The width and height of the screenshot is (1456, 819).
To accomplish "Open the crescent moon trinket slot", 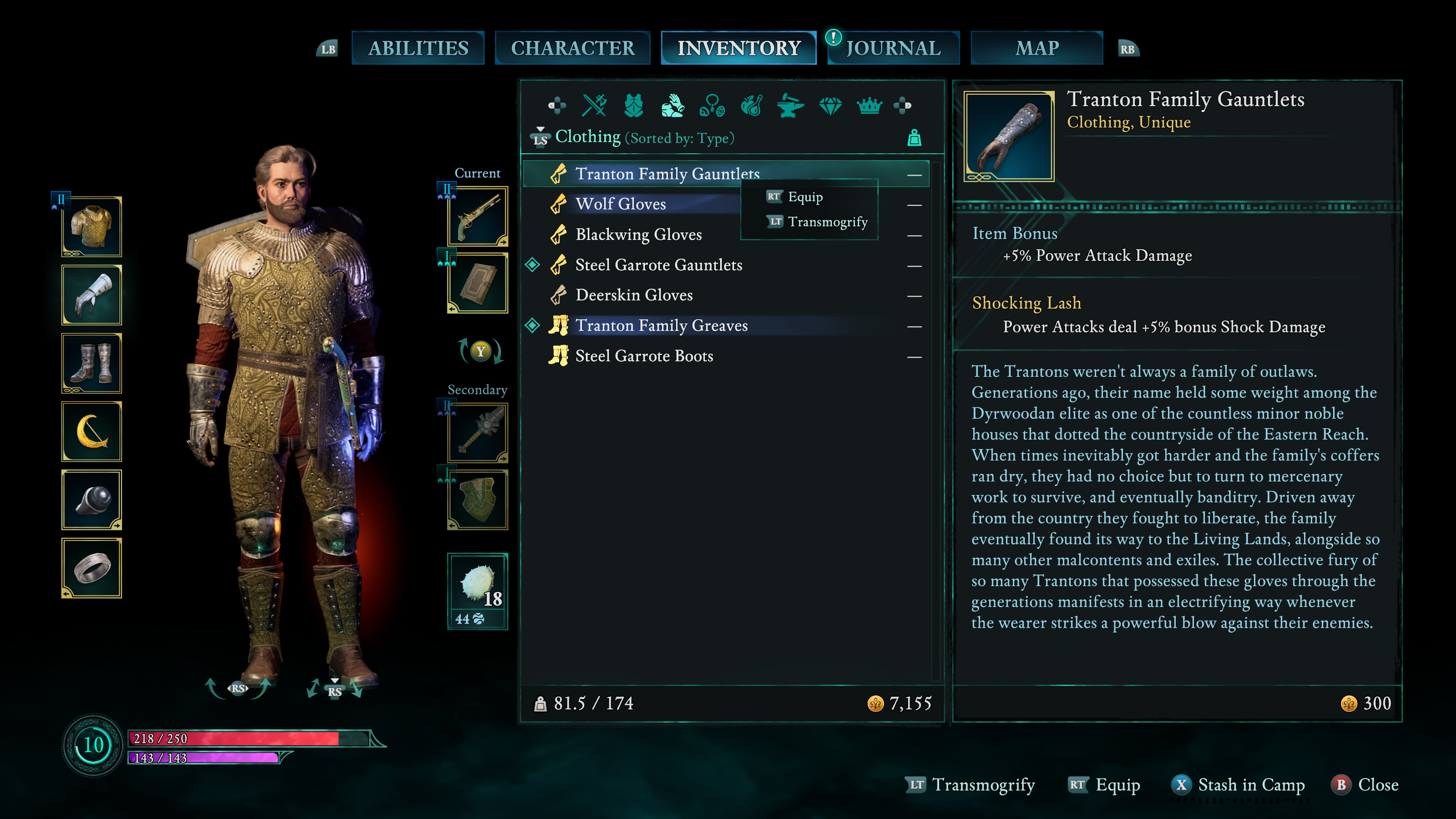I will pyautogui.click(x=91, y=432).
